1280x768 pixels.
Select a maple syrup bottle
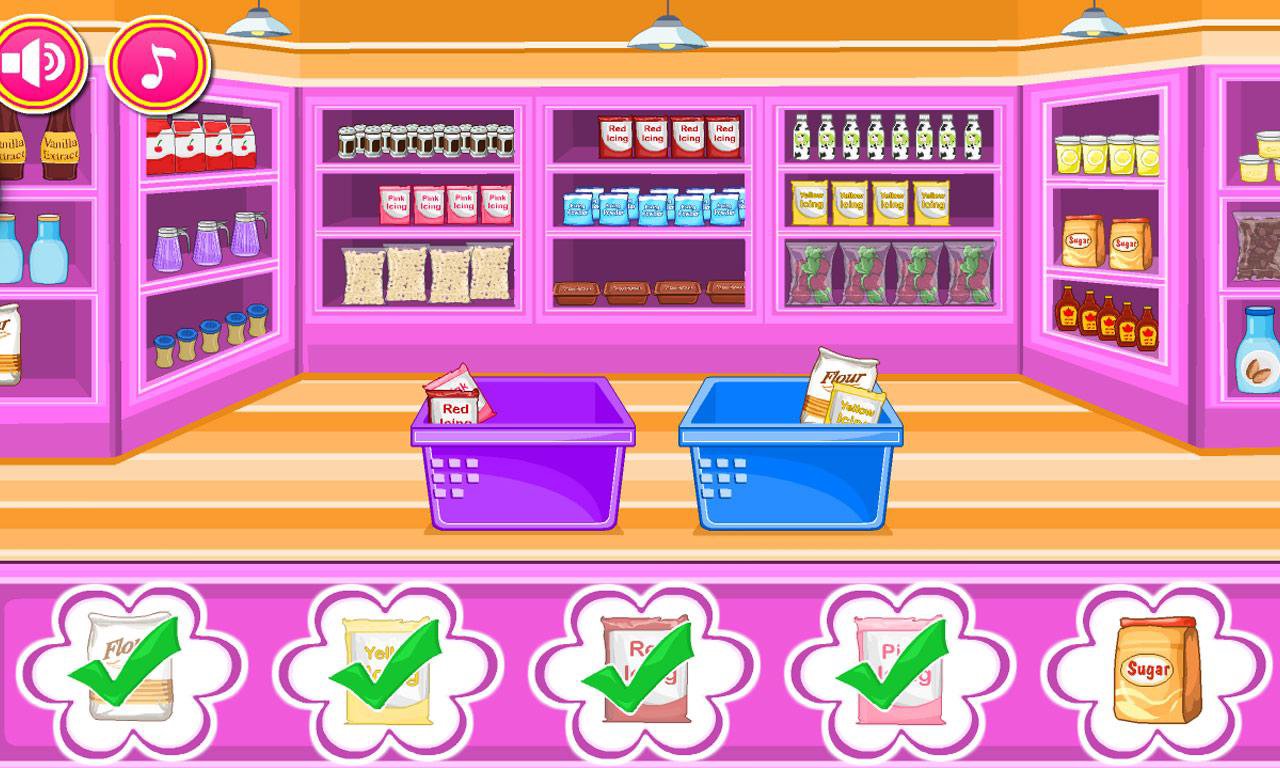[1065, 310]
